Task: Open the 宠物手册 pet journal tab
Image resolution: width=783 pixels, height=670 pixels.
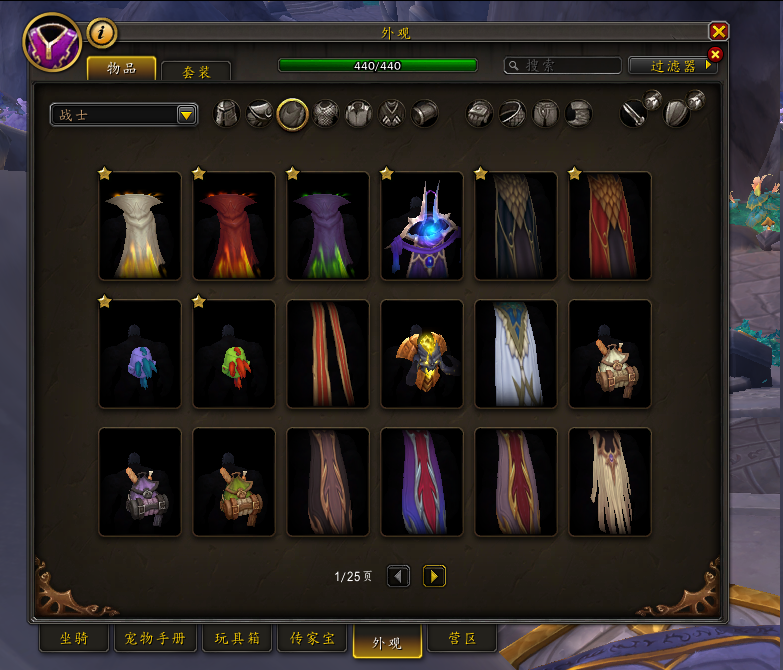Action: click(x=156, y=638)
